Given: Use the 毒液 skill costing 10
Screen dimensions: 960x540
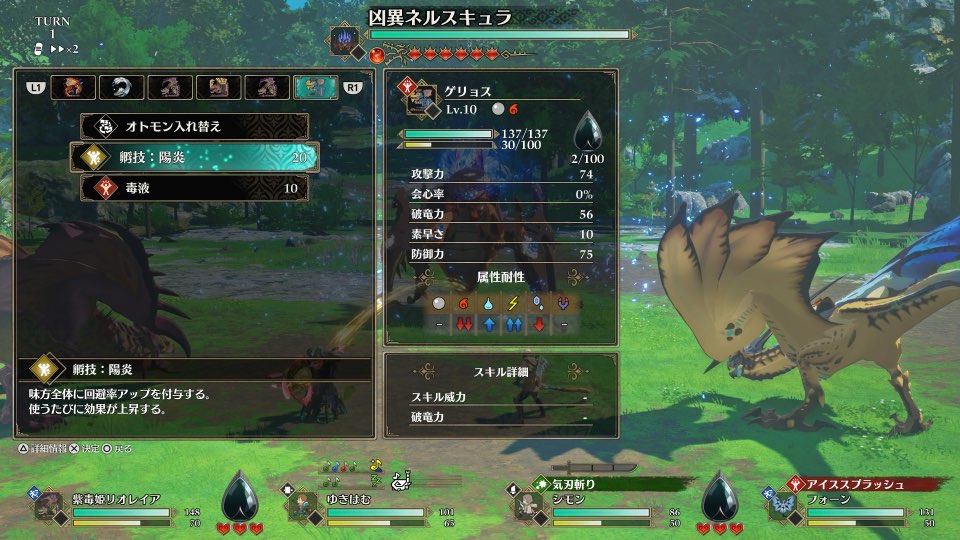Looking at the screenshot, I should click(194, 187).
